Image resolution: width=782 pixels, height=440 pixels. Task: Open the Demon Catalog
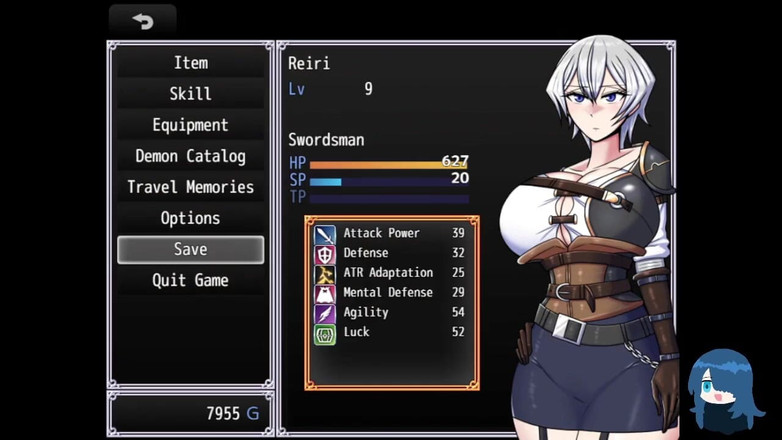pos(190,156)
